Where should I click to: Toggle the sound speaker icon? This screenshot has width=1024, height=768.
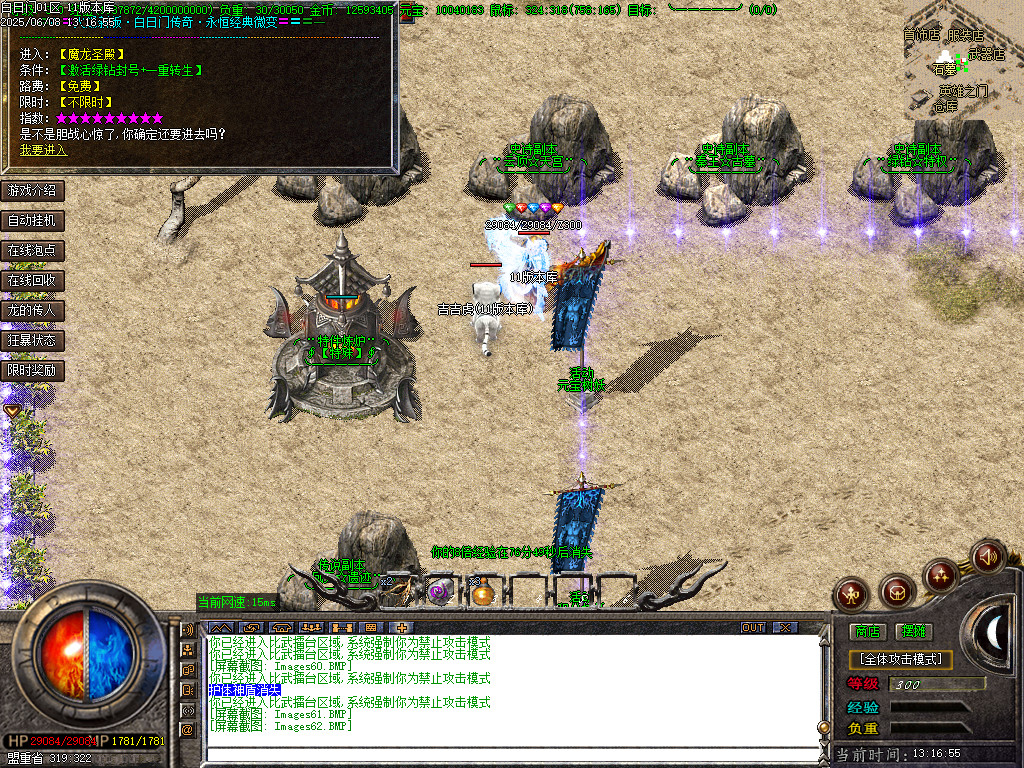click(x=987, y=556)
